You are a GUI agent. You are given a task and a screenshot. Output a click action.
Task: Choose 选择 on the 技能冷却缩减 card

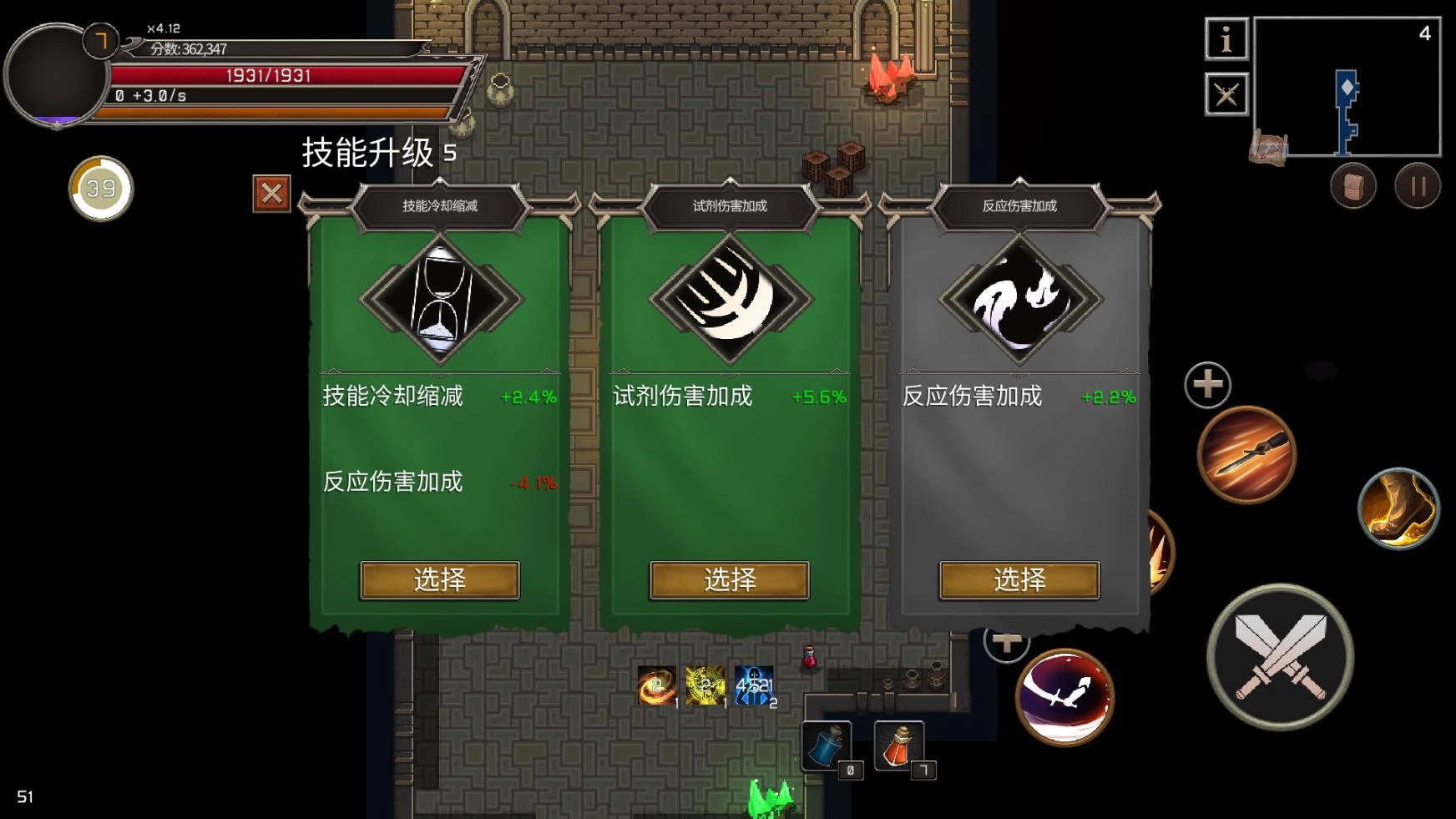click(x=441, y=579)
